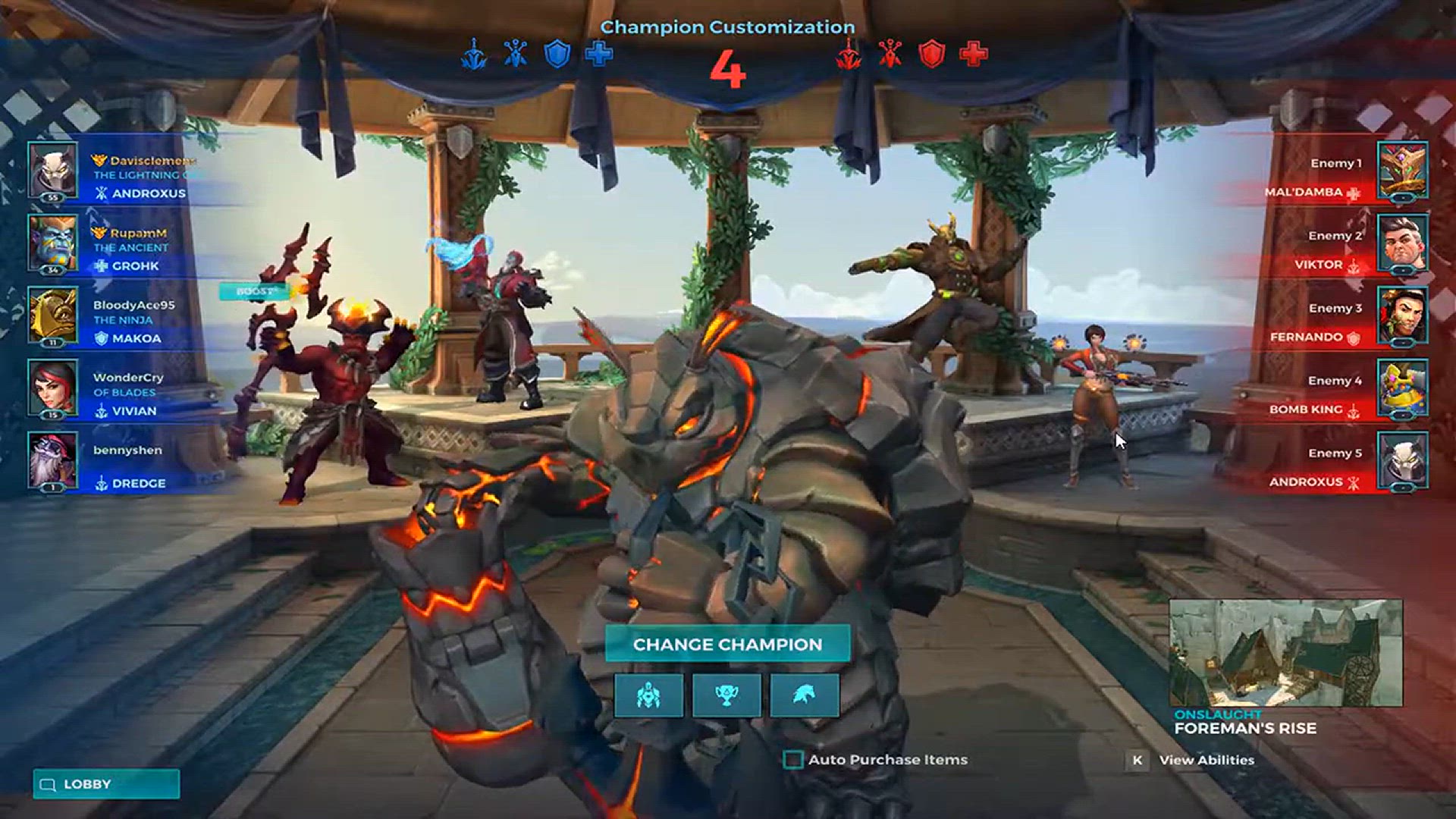1456x819 pixels.
Task: Select bennyshen's Dredge portrait
Action: coord(52,460)
